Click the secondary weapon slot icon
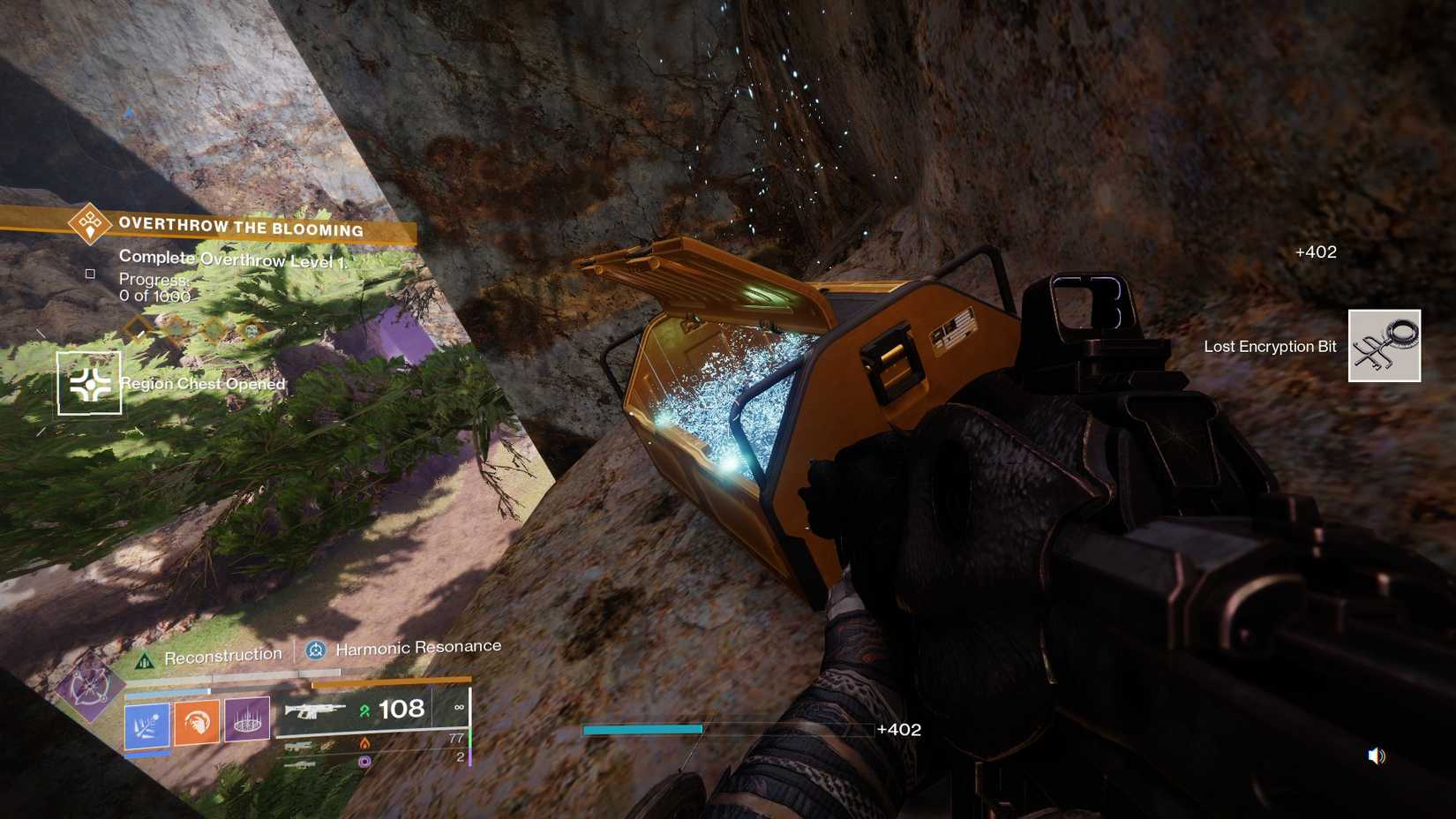This screenshot has height=819, width=1456. (x=301, y=745)
